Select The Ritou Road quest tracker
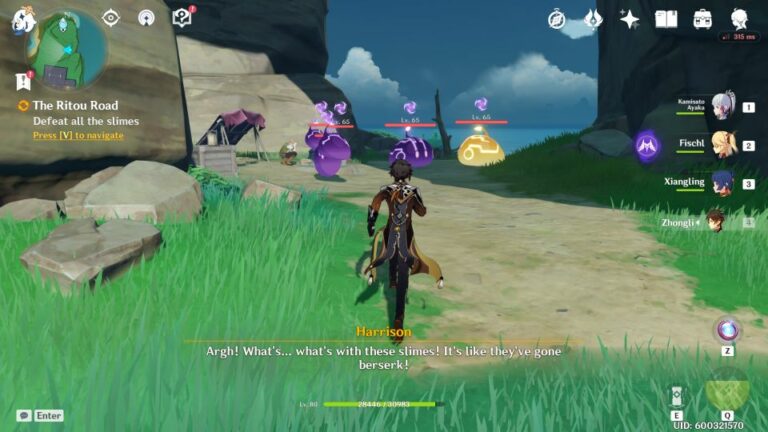768x432 pixels. tap(74, 105)
